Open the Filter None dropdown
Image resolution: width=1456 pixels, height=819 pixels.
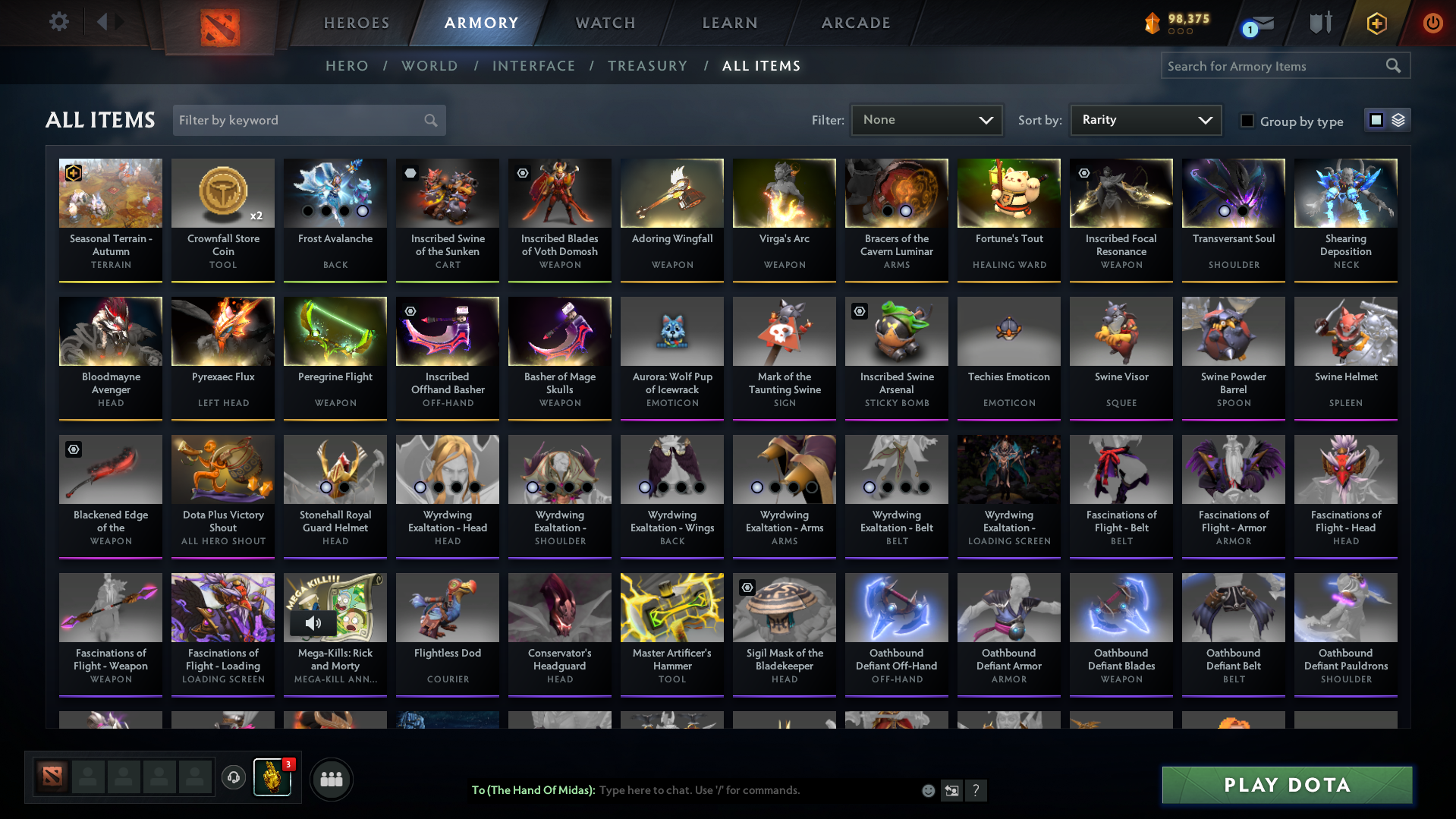[926, 120]
